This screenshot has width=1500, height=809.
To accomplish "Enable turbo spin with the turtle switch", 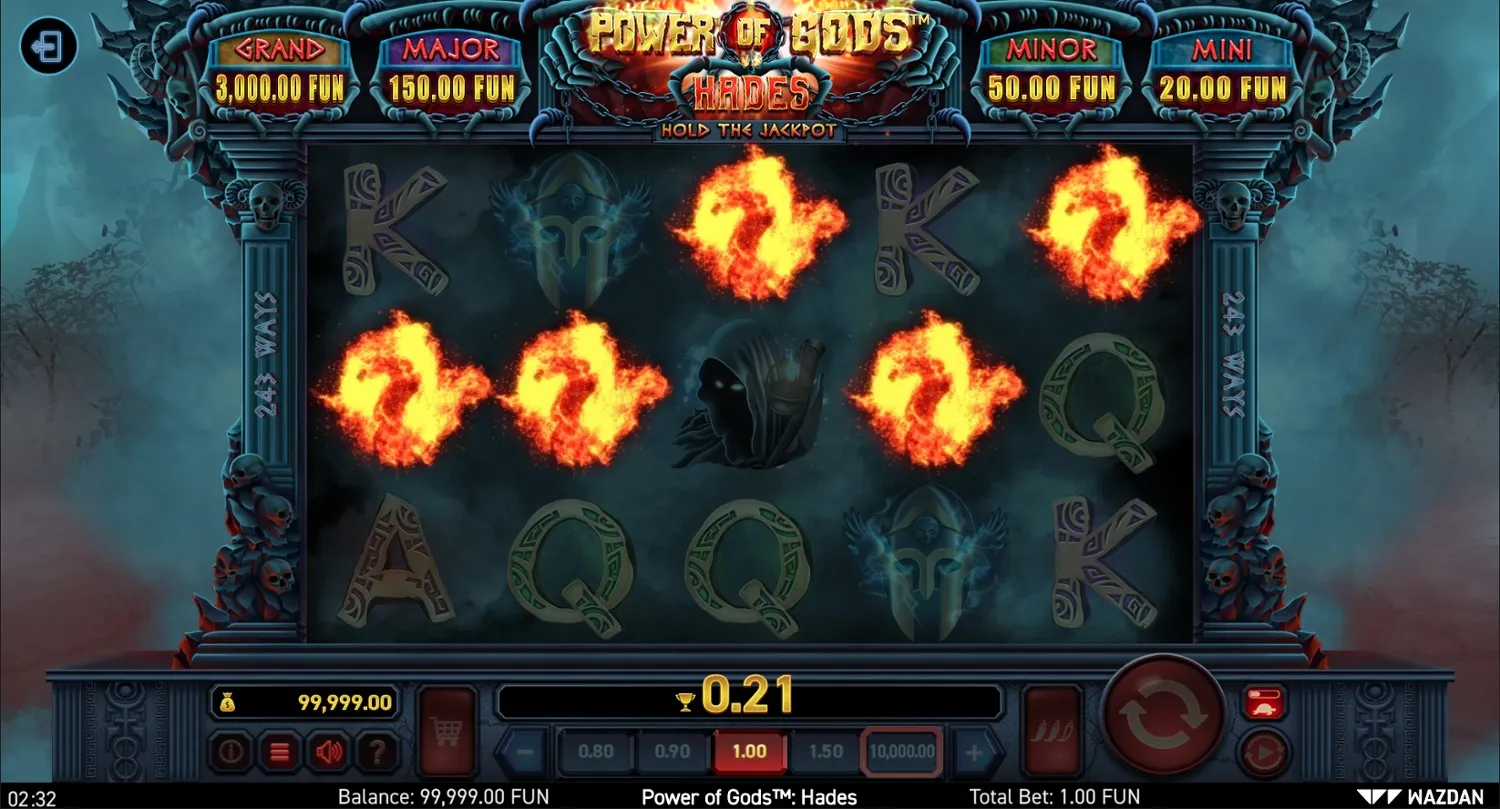I will [1264, 702].
